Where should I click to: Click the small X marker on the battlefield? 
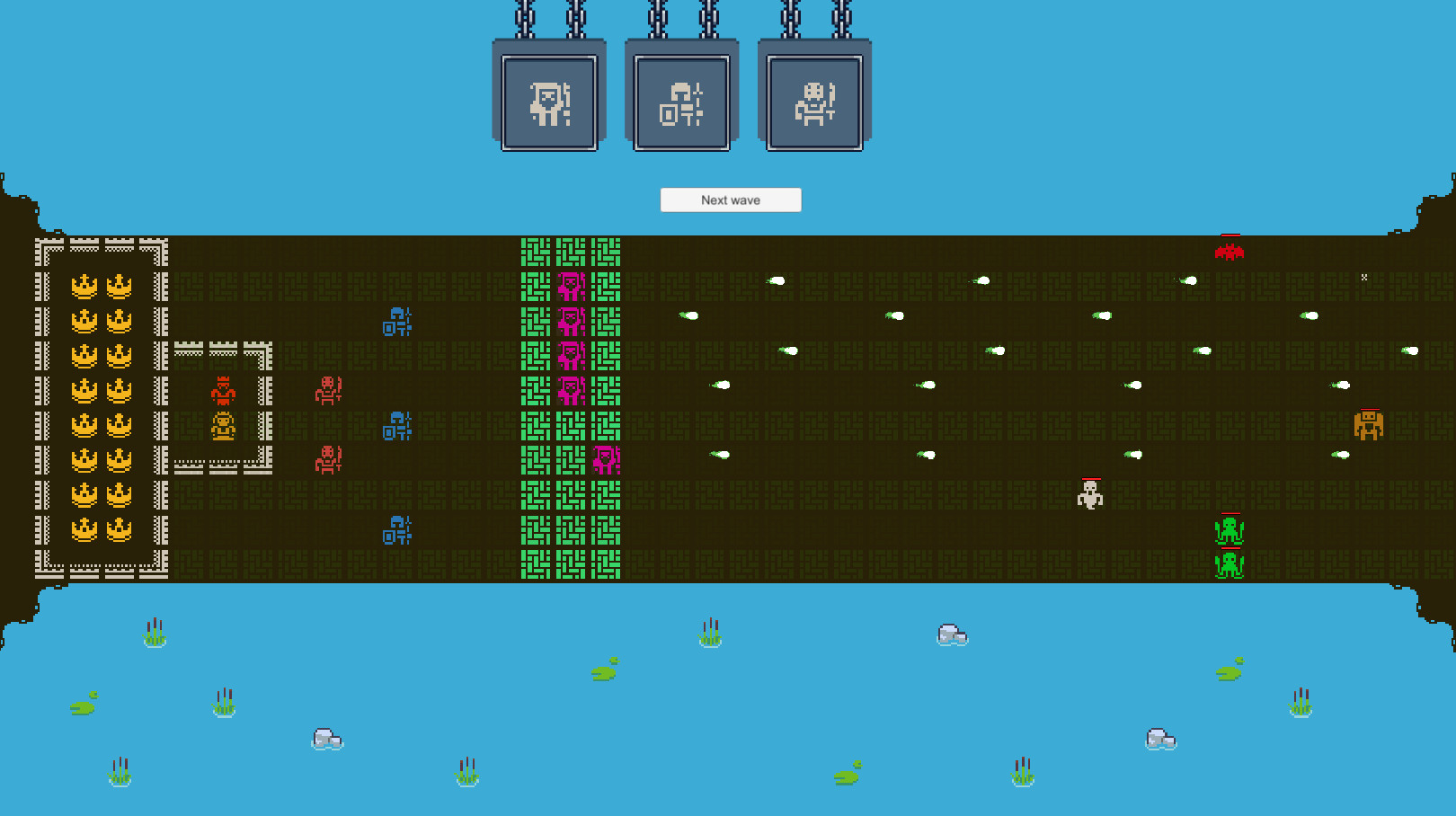(x=1364, y=277)
